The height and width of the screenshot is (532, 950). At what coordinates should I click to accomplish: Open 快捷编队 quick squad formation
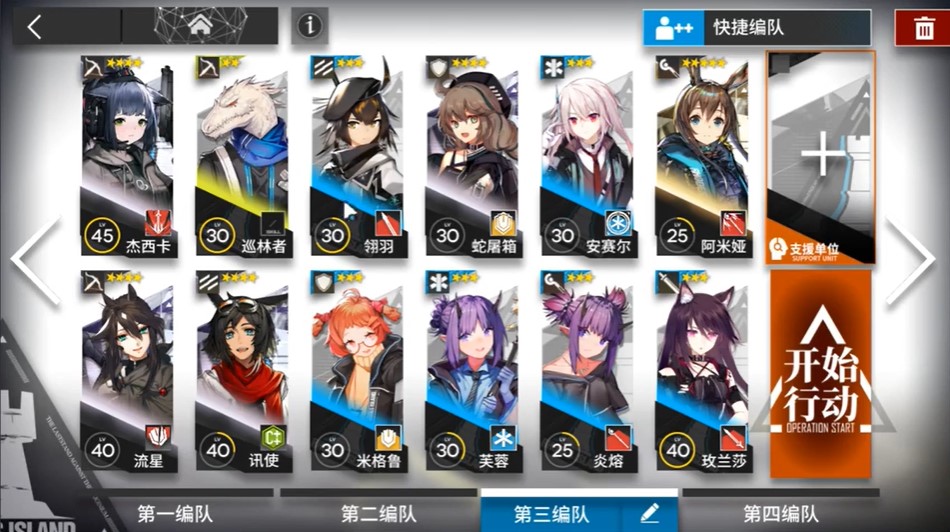pyautogui.click(x=756, y=28)
